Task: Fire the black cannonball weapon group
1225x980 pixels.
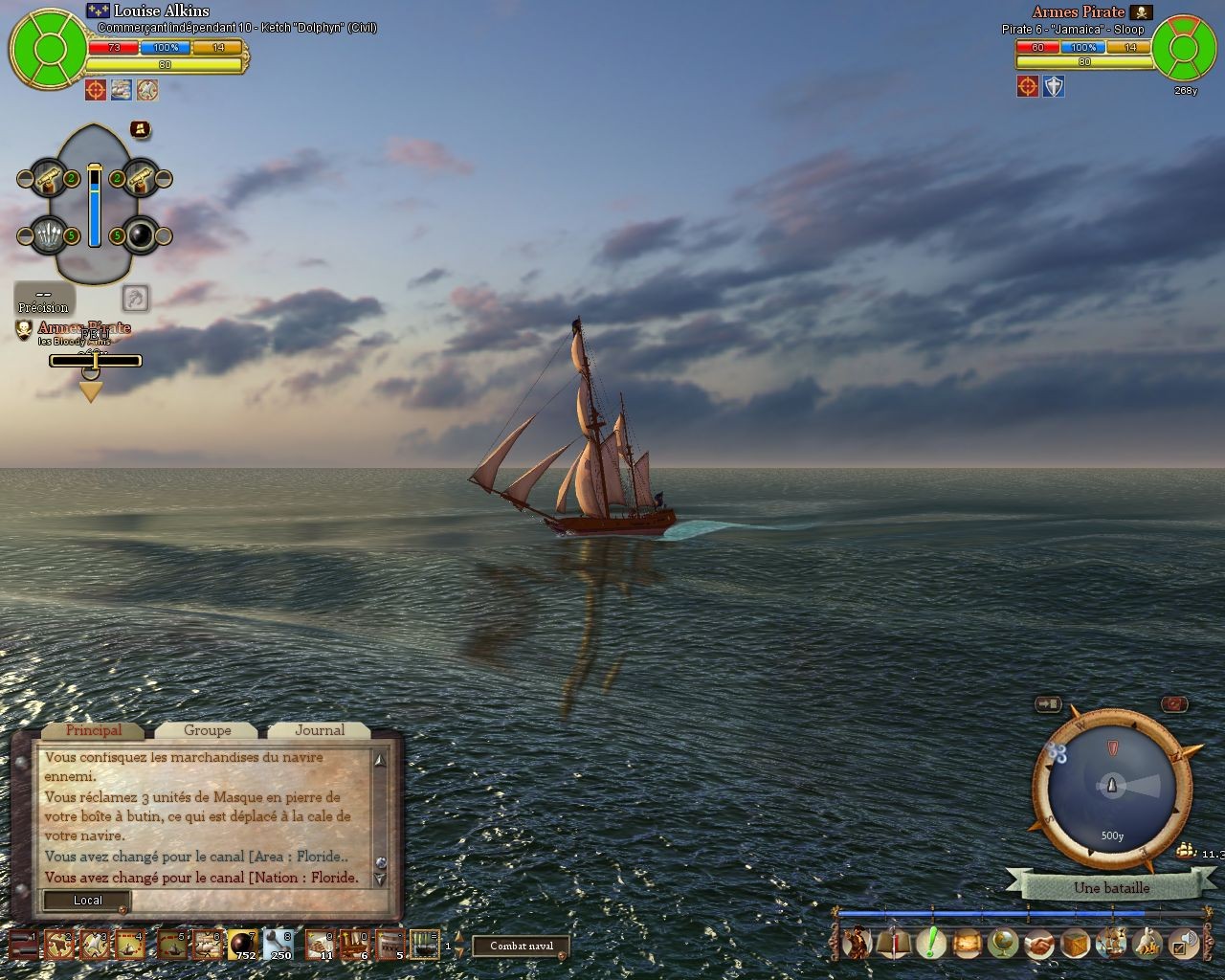Action: tap(140, 235)
